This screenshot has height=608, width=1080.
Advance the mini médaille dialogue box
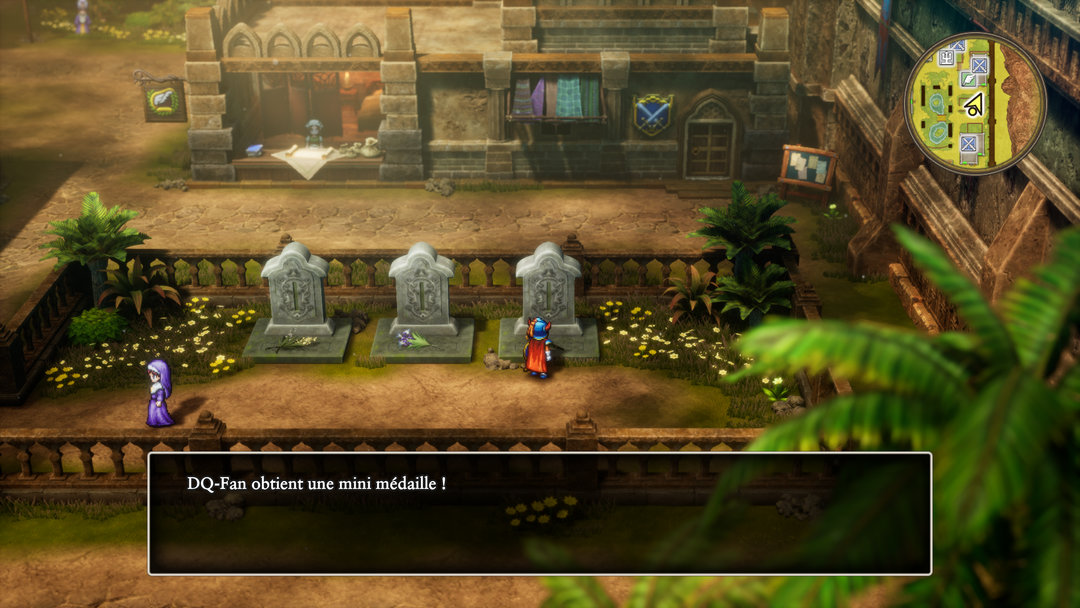539,513
